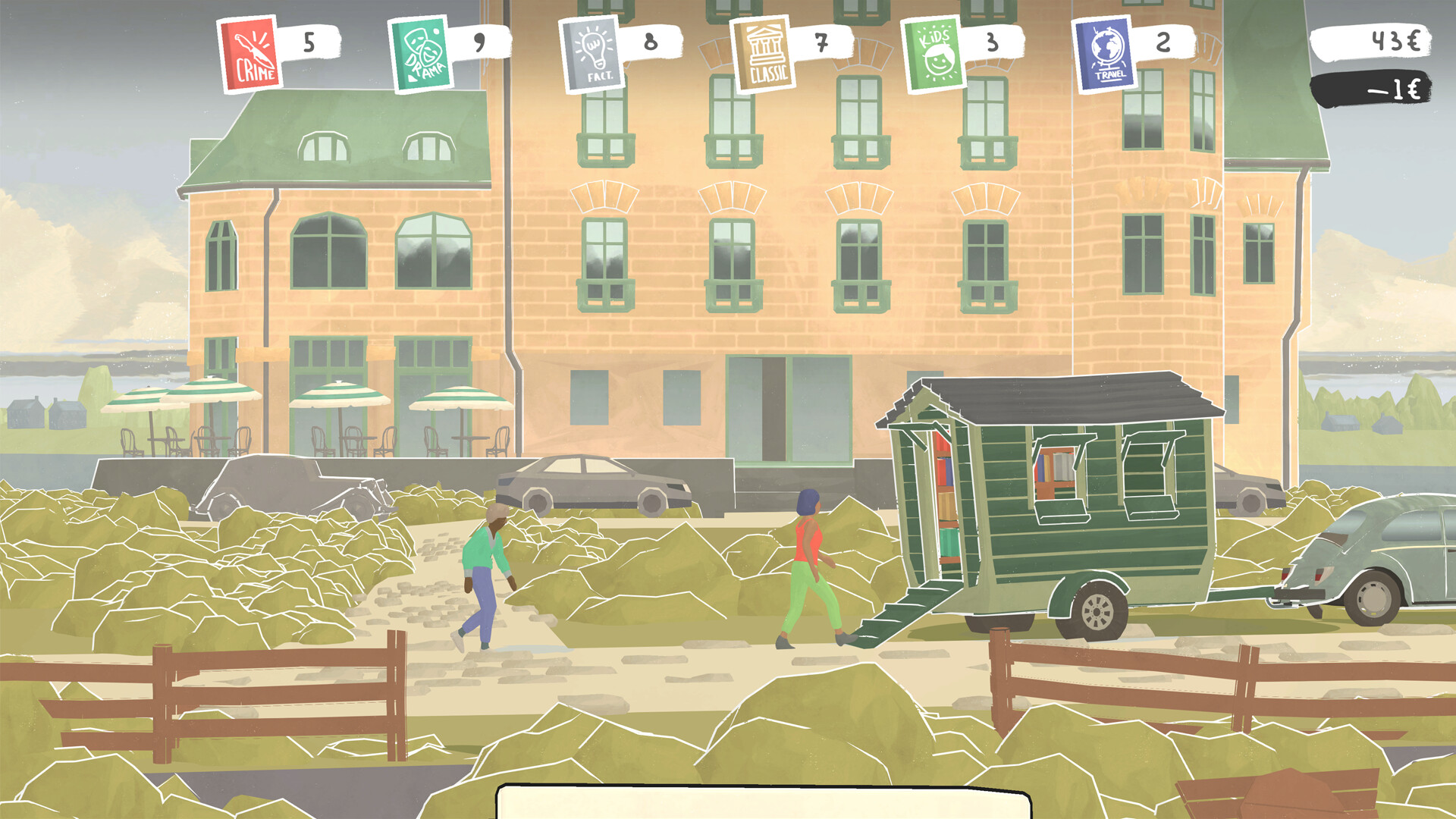Image resolution: width=1456 pixels, height=819 pixels.
Task: Open the Fact books category icon
Action: click(x=592, y=55)
